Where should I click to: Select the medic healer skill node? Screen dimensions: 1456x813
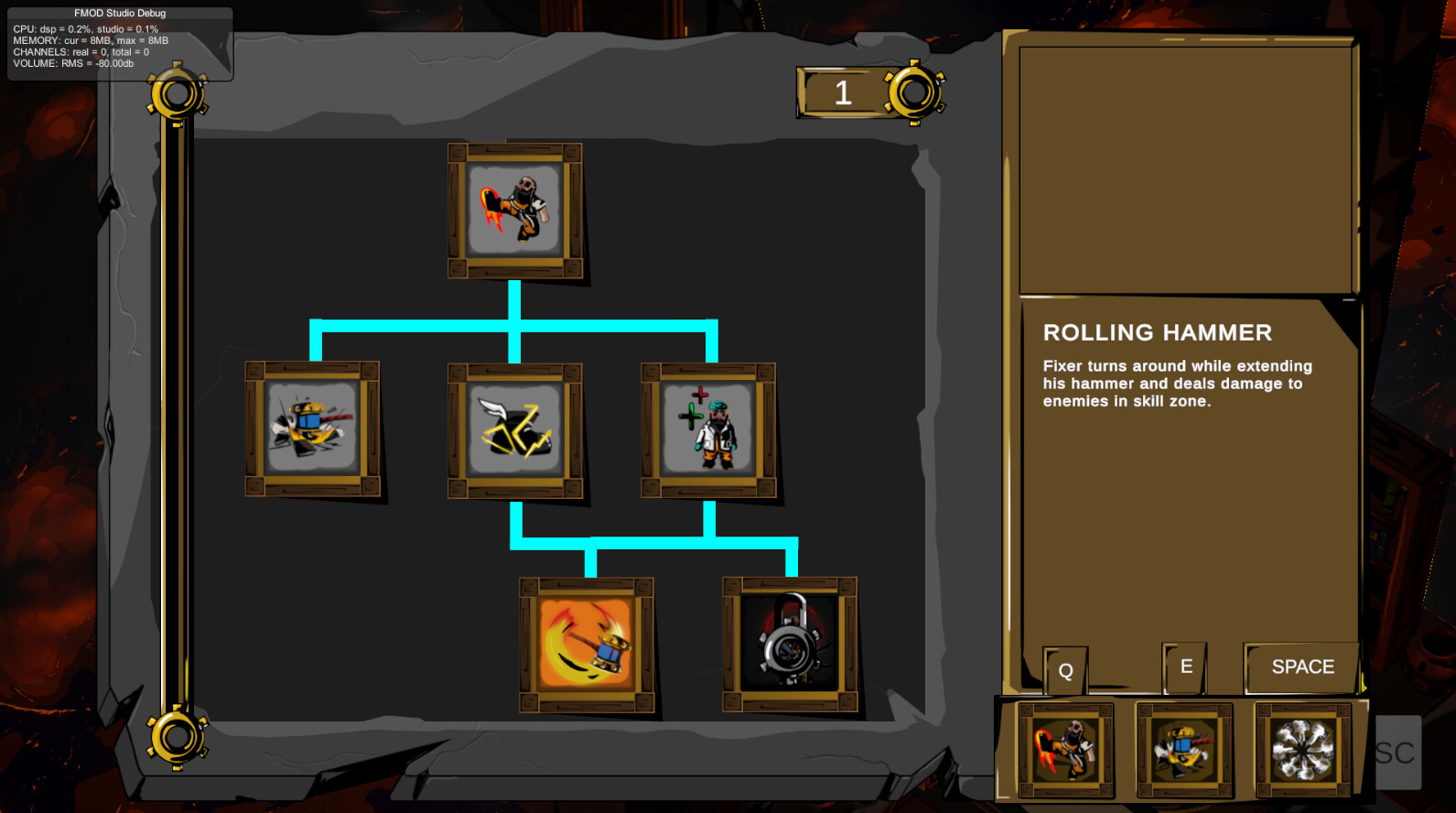(707, 428)
